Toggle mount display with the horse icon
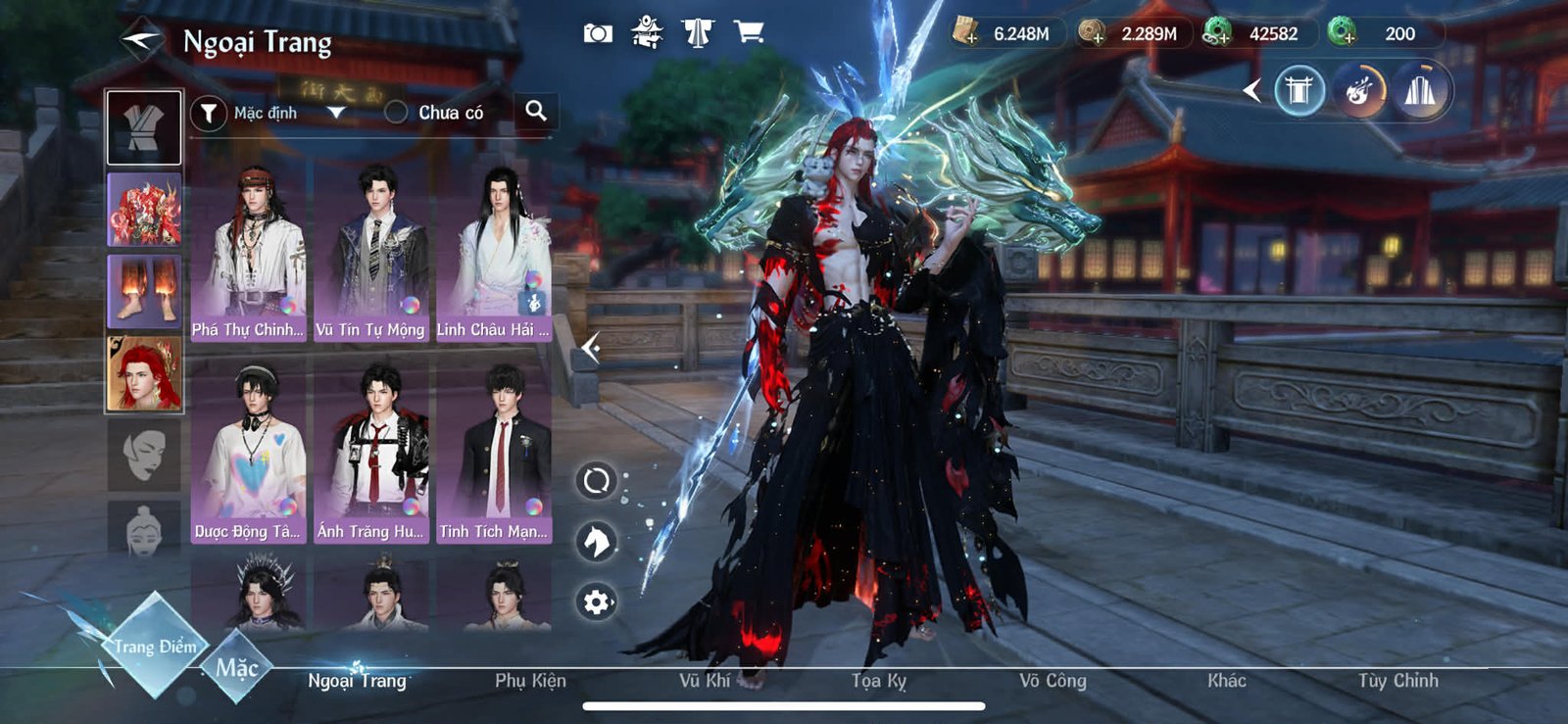The image size is (1568, 724). 596,541
